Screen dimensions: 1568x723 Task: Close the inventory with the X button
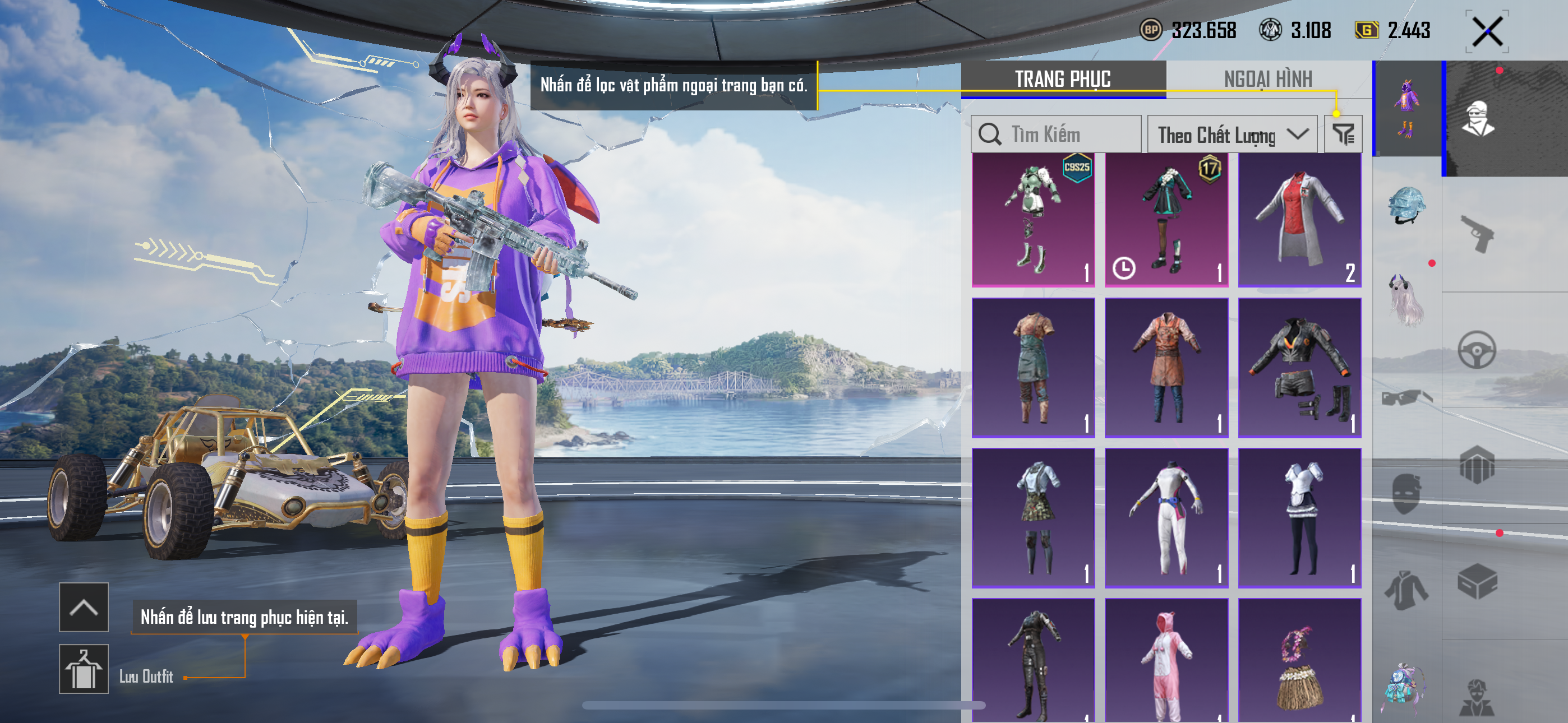click(1487, 31)
